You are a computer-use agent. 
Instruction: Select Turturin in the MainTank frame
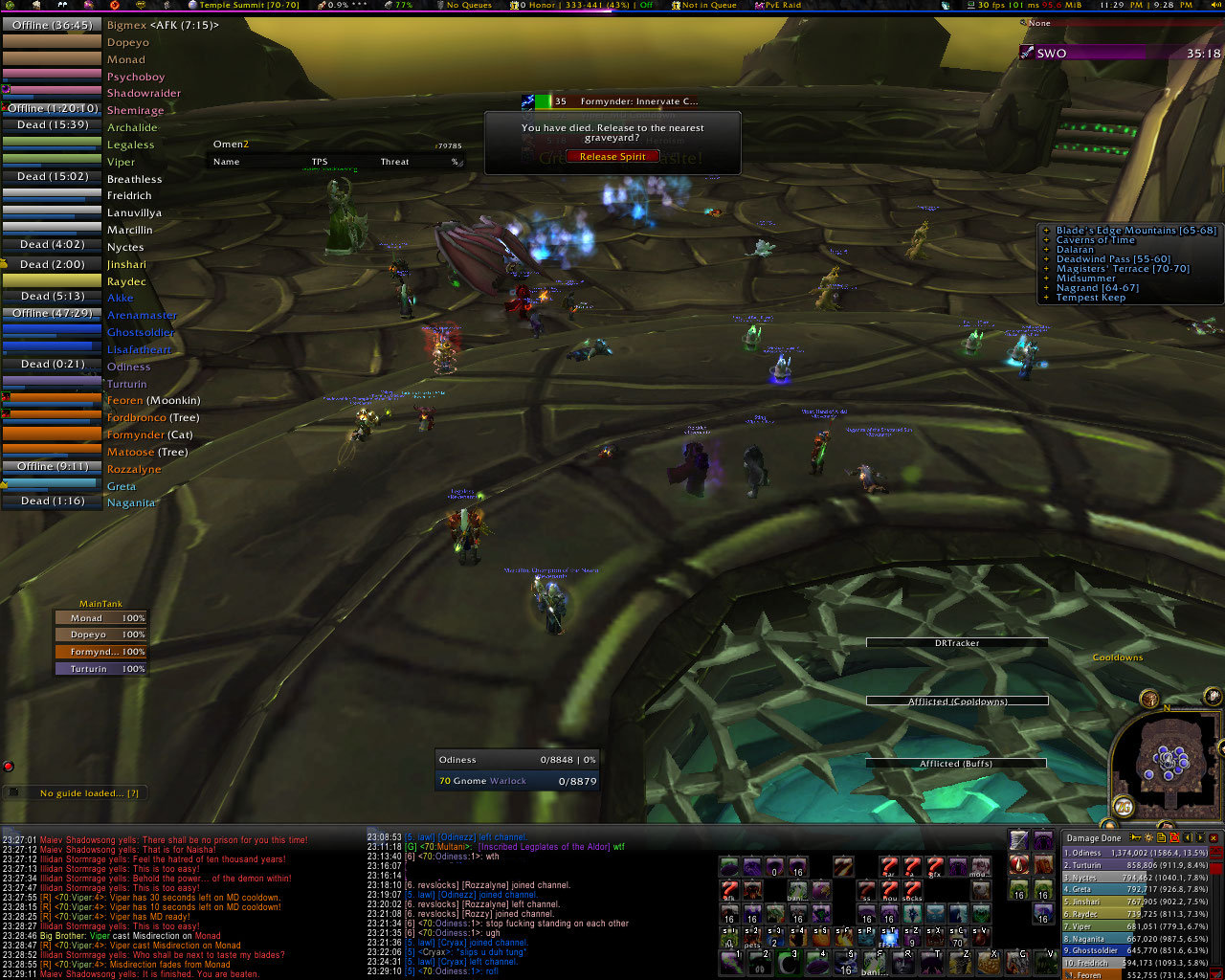[x=100, y=669]
